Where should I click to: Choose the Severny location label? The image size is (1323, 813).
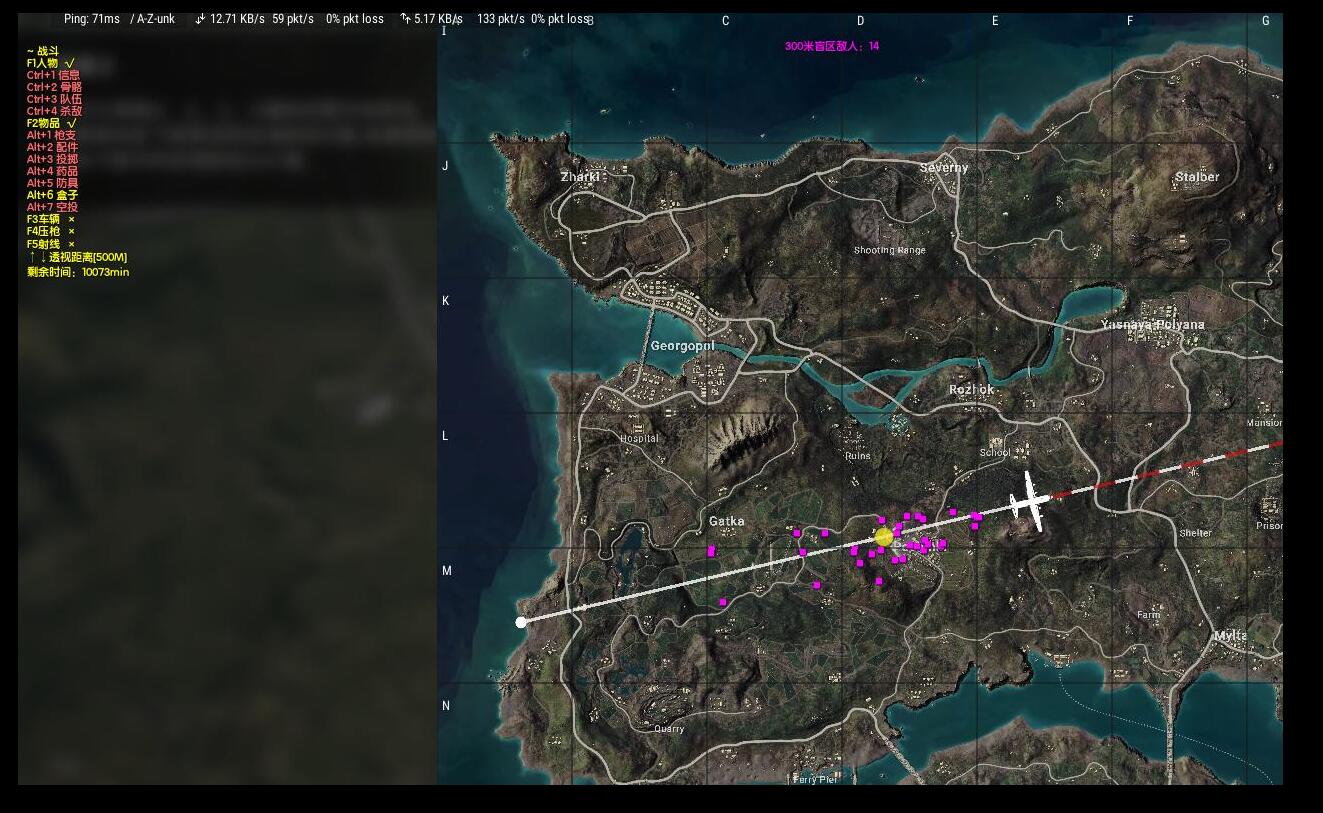point(944,167)
